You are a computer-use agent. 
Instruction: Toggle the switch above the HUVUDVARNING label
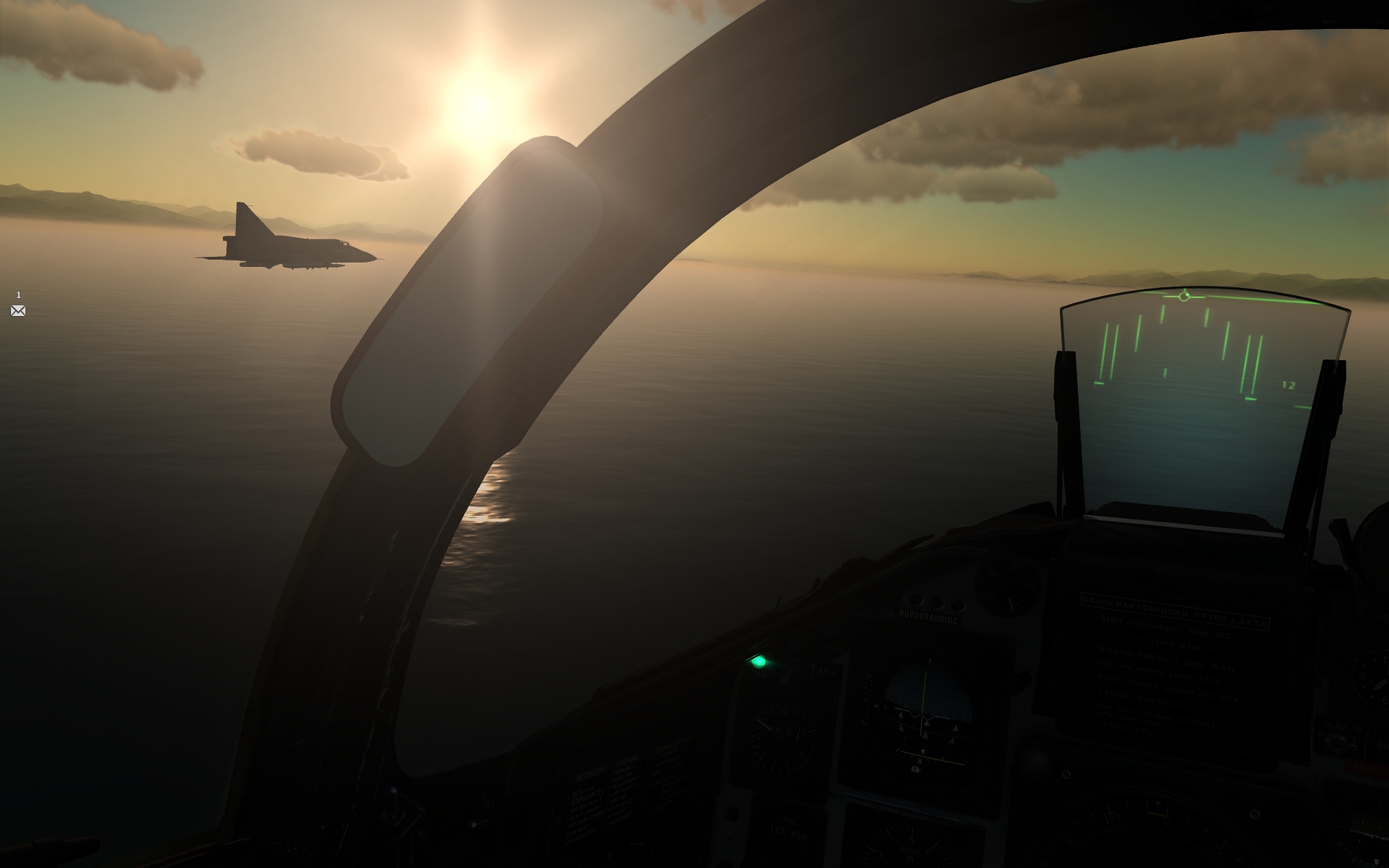938,603
